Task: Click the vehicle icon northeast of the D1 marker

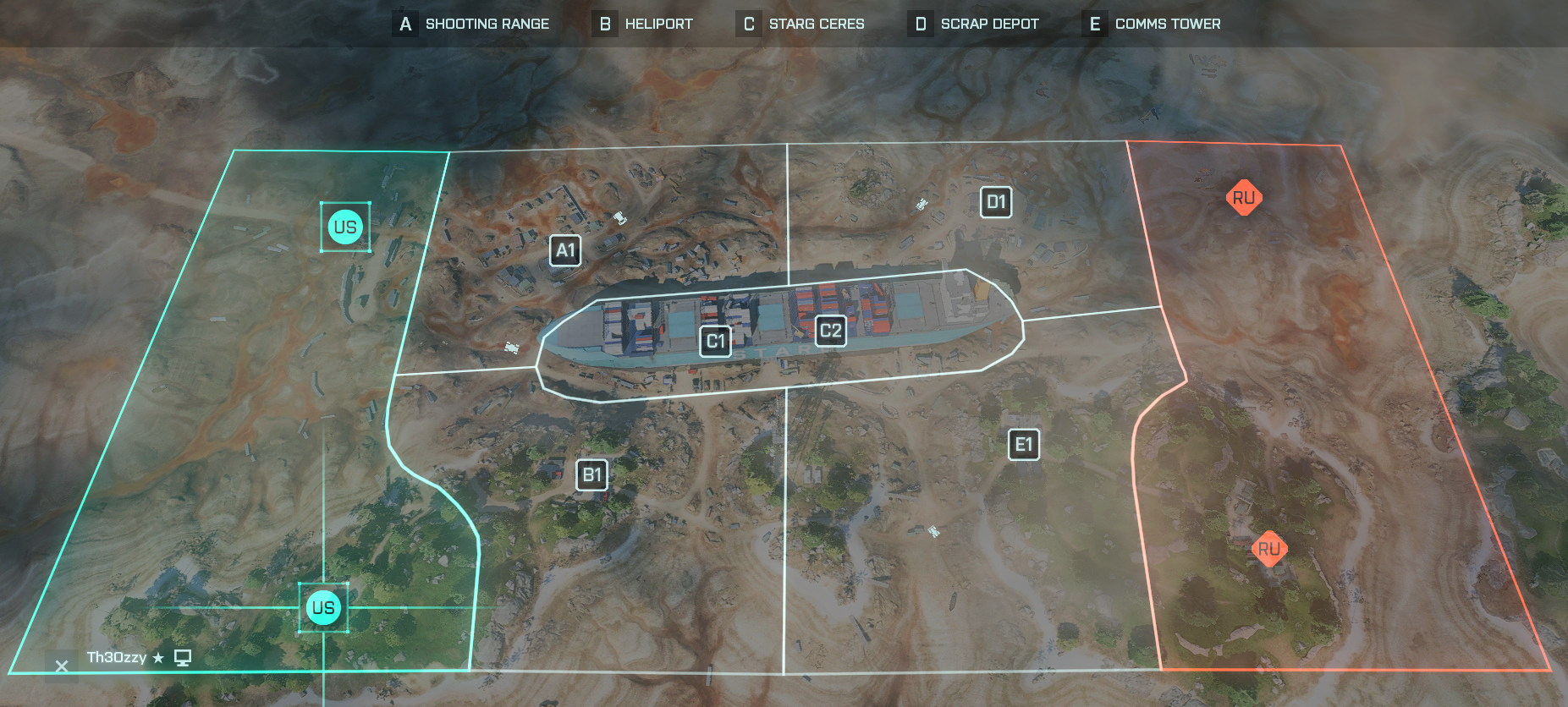Action: [x=922, y=204]
